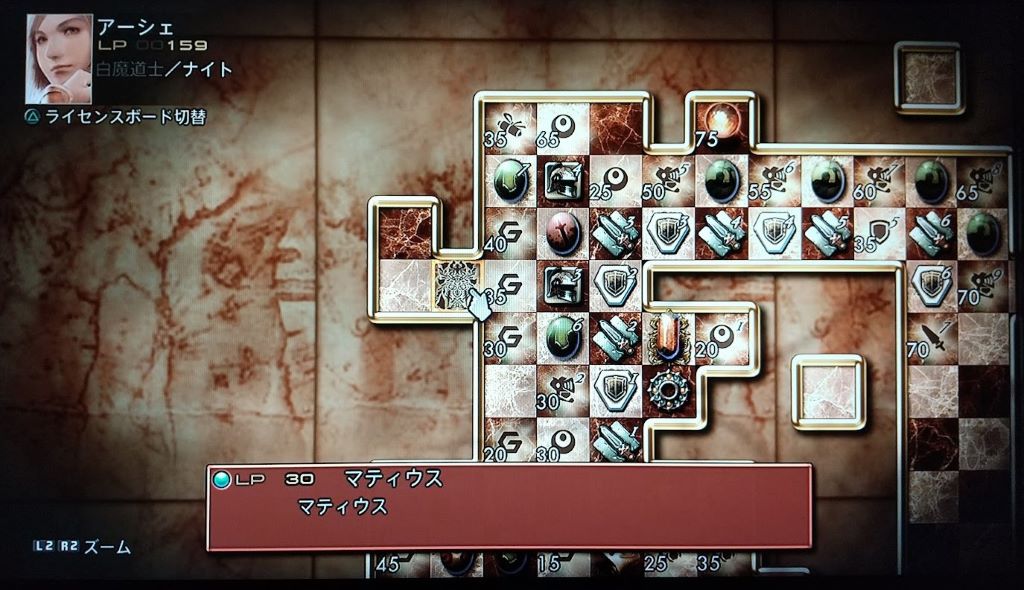The image size is (1024, 590).
Task: Select the 55 LP license tile
Action: 774,180
